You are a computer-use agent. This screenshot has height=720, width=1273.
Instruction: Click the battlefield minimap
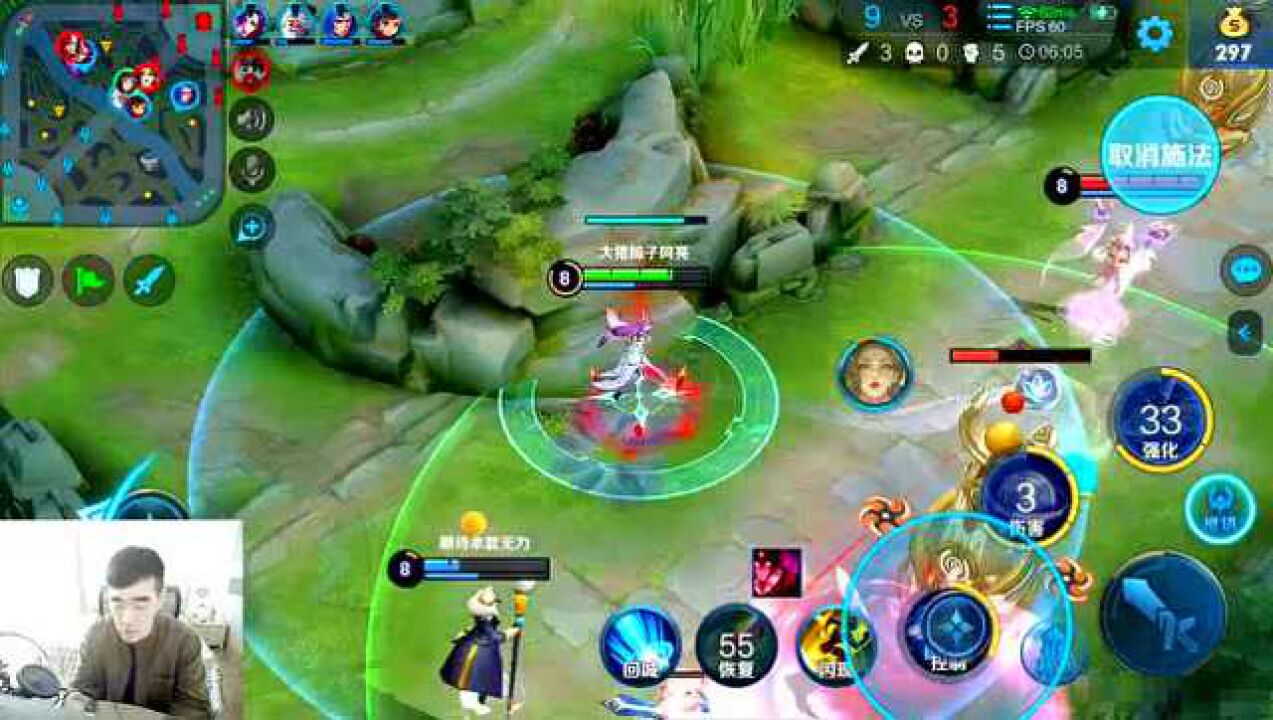click(112, 112)
